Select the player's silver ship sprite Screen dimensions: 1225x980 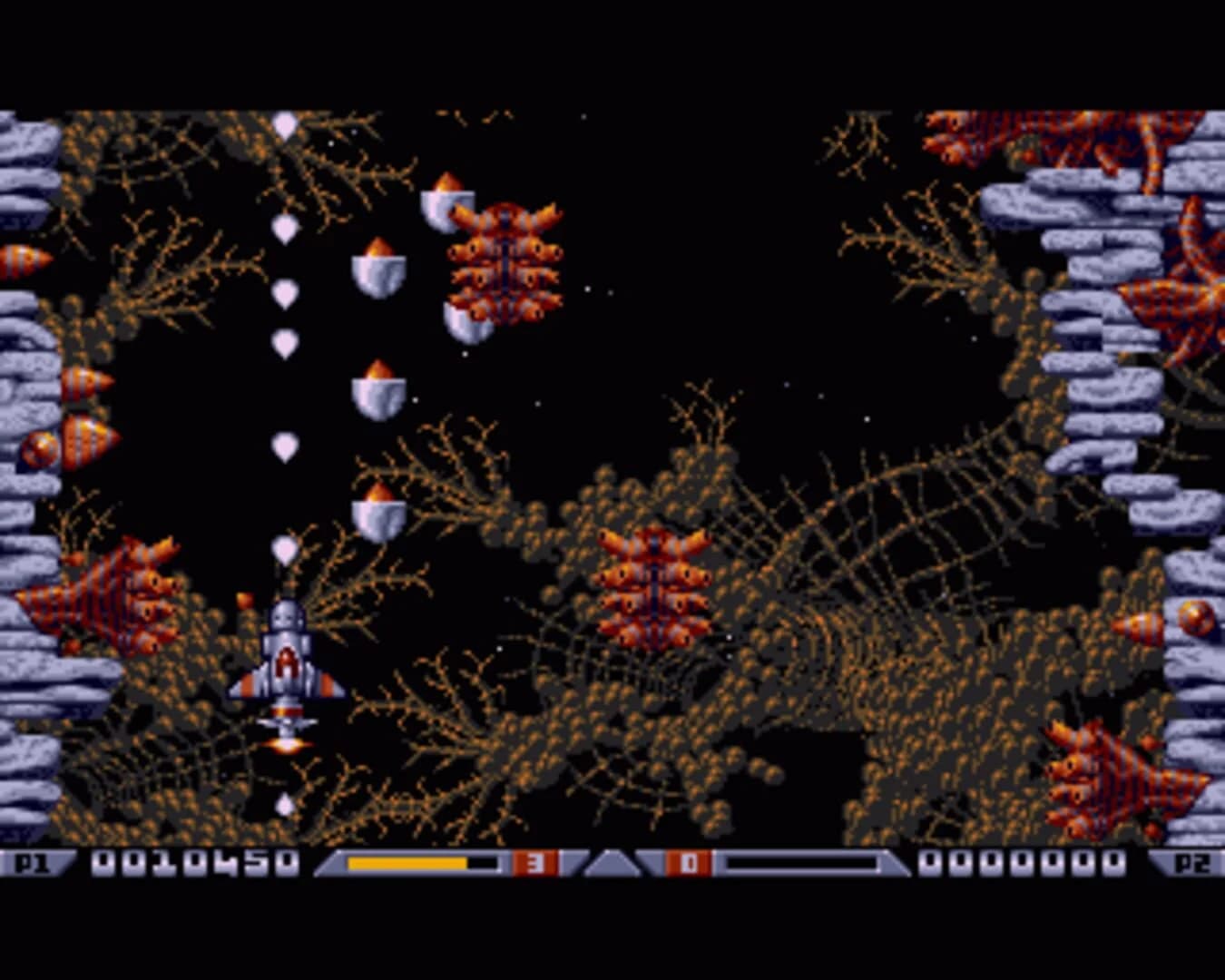pyautogui.click(x=286, y=662)
